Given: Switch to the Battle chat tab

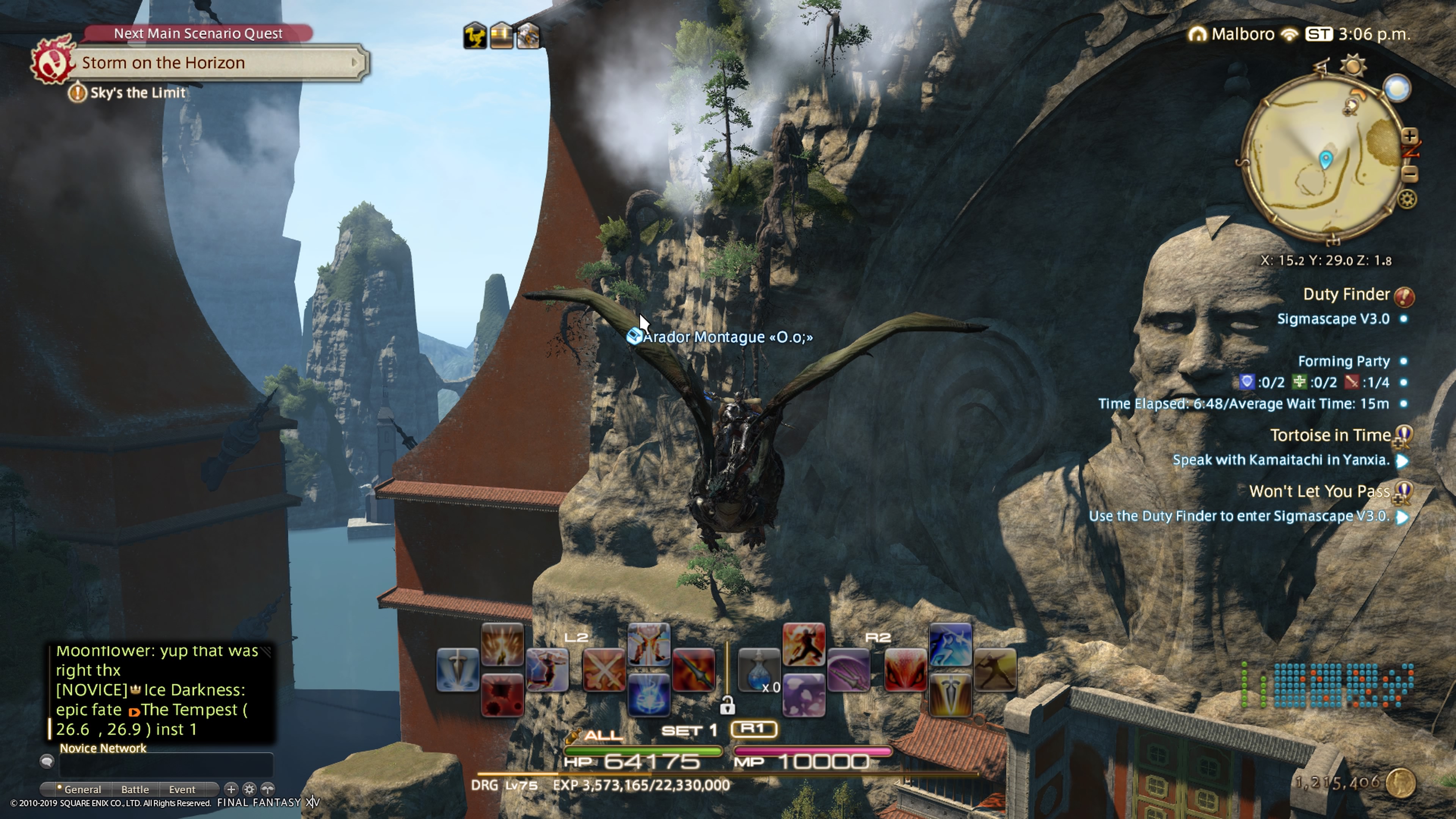Looking at the screenshot, I should click(x=135, y=789).
